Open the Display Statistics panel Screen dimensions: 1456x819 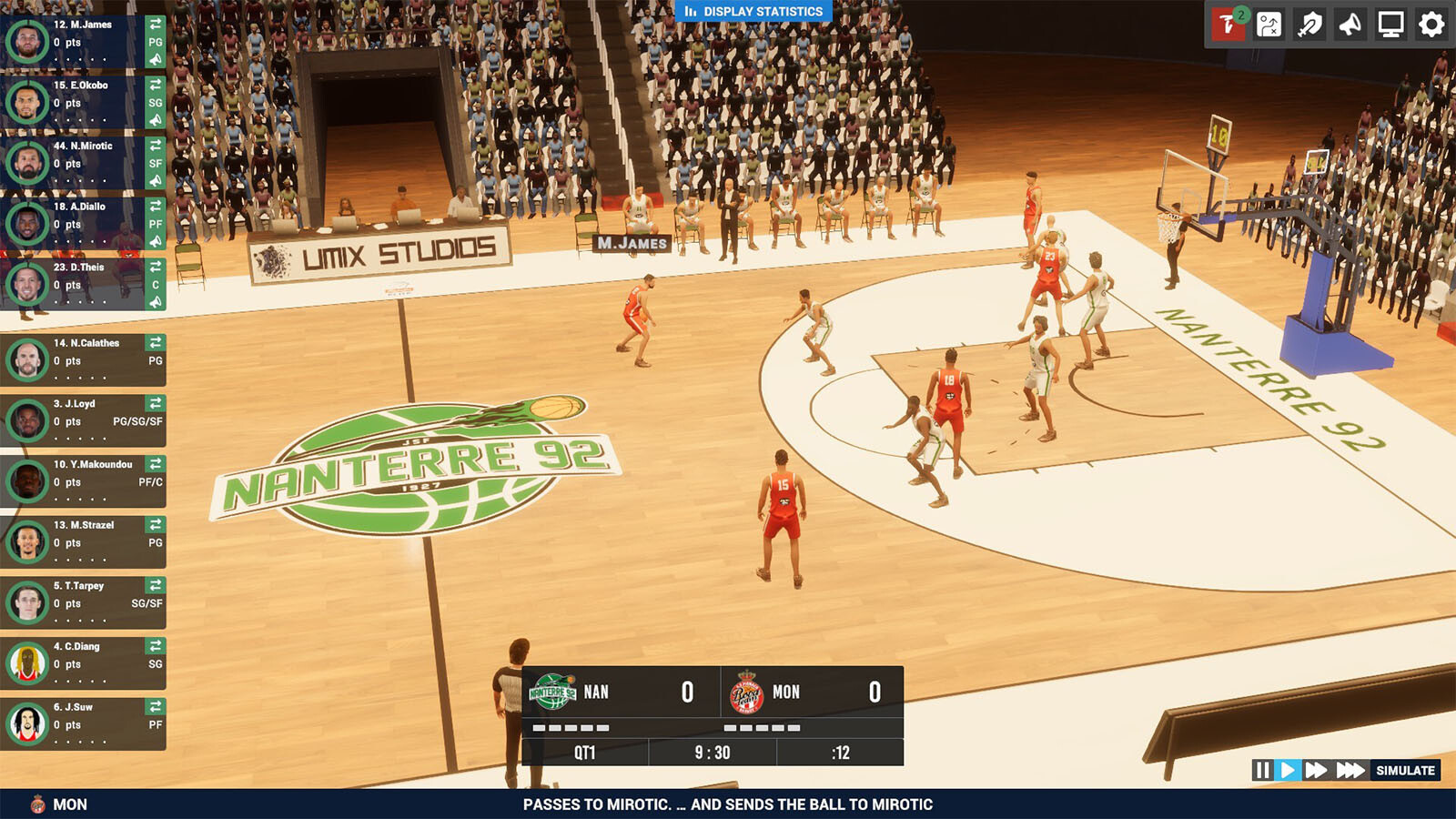pyautogui.click(x=753, y=12)
